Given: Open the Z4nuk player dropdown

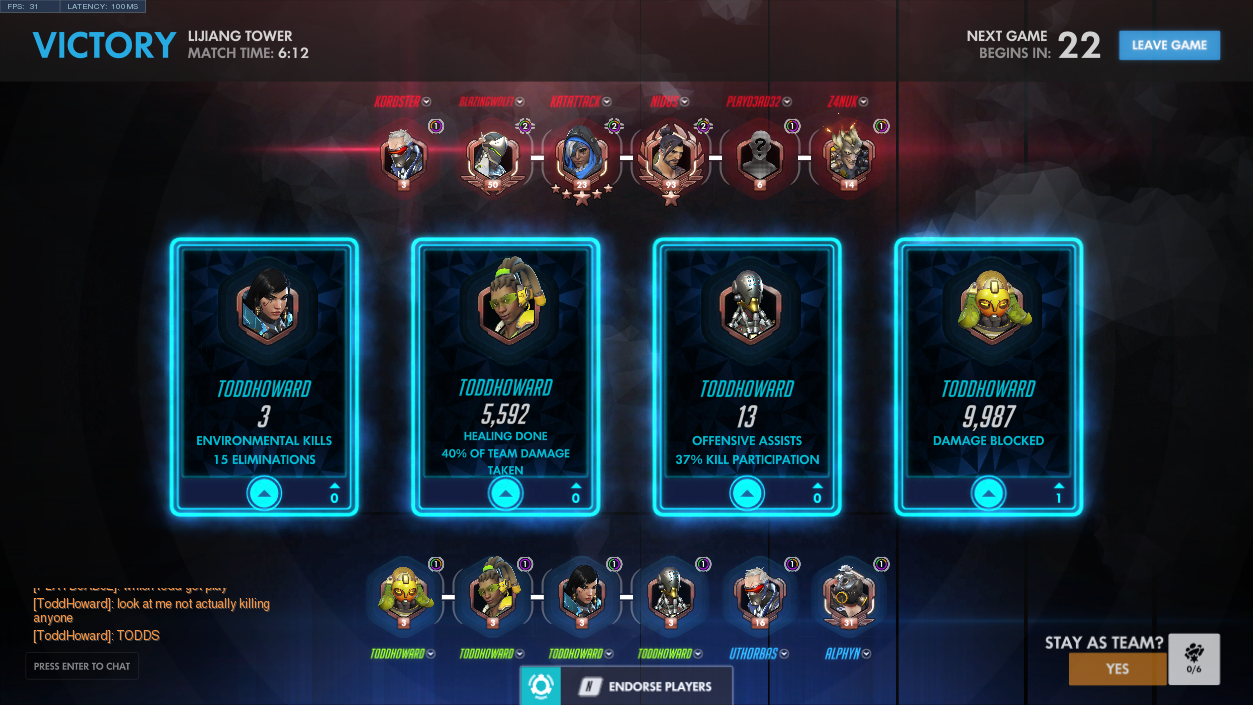Looking at the screenshot, I should coord(863,102).
